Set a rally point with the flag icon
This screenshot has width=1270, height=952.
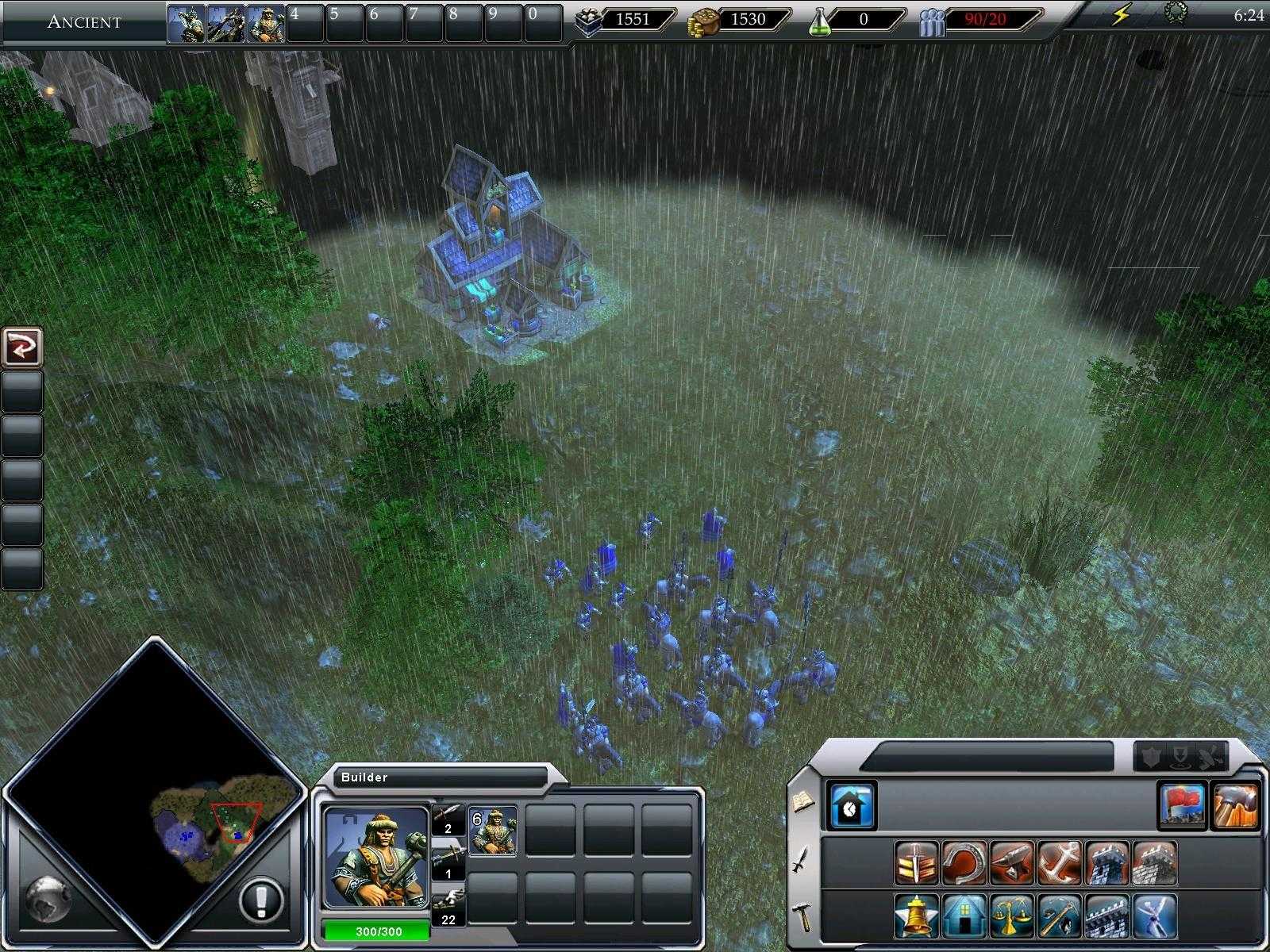[x=1181, y=807]
